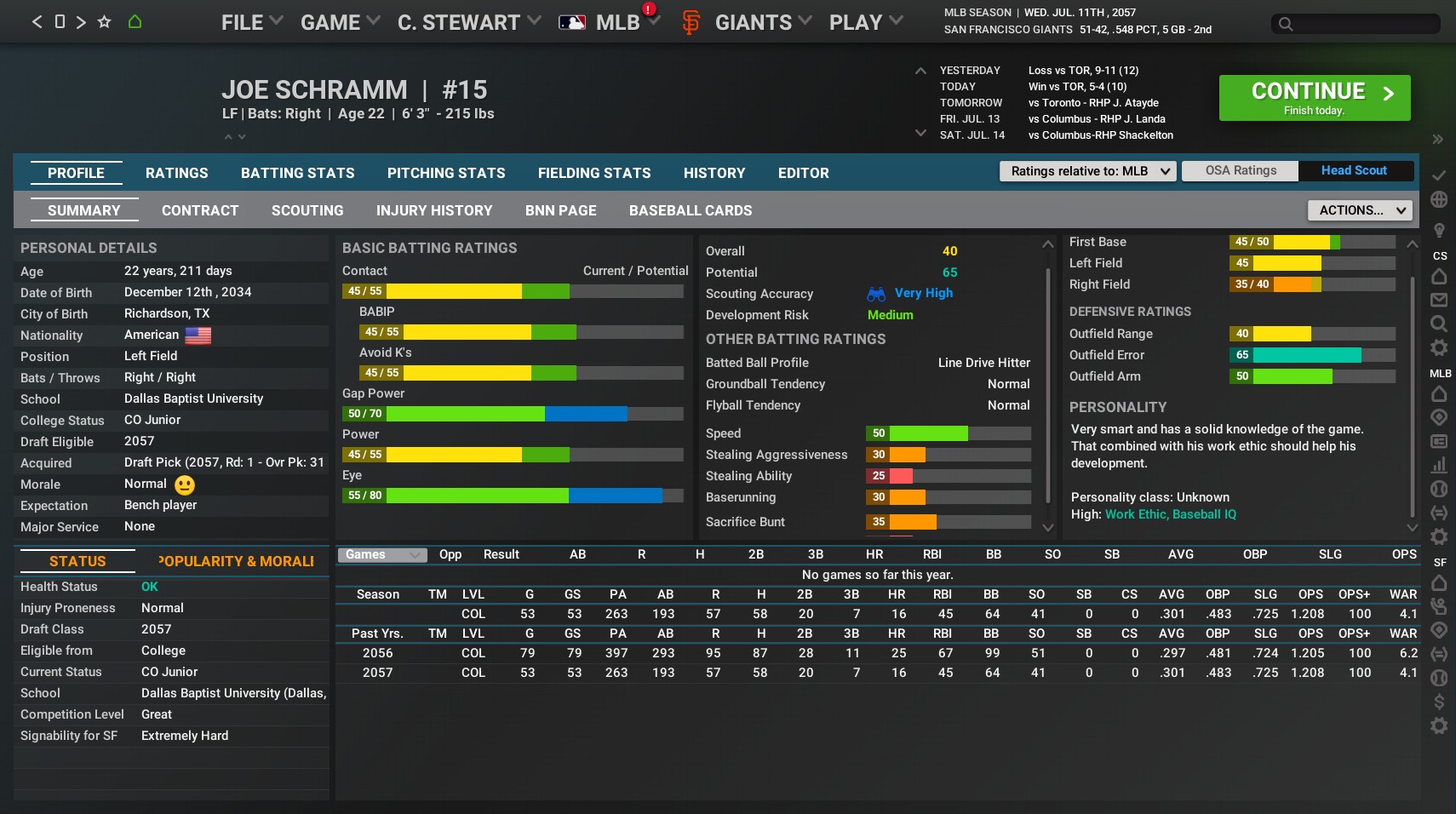Open the INJURY HISTORY tab
This screenshot has height=814, width=1456.
[434, 210]
